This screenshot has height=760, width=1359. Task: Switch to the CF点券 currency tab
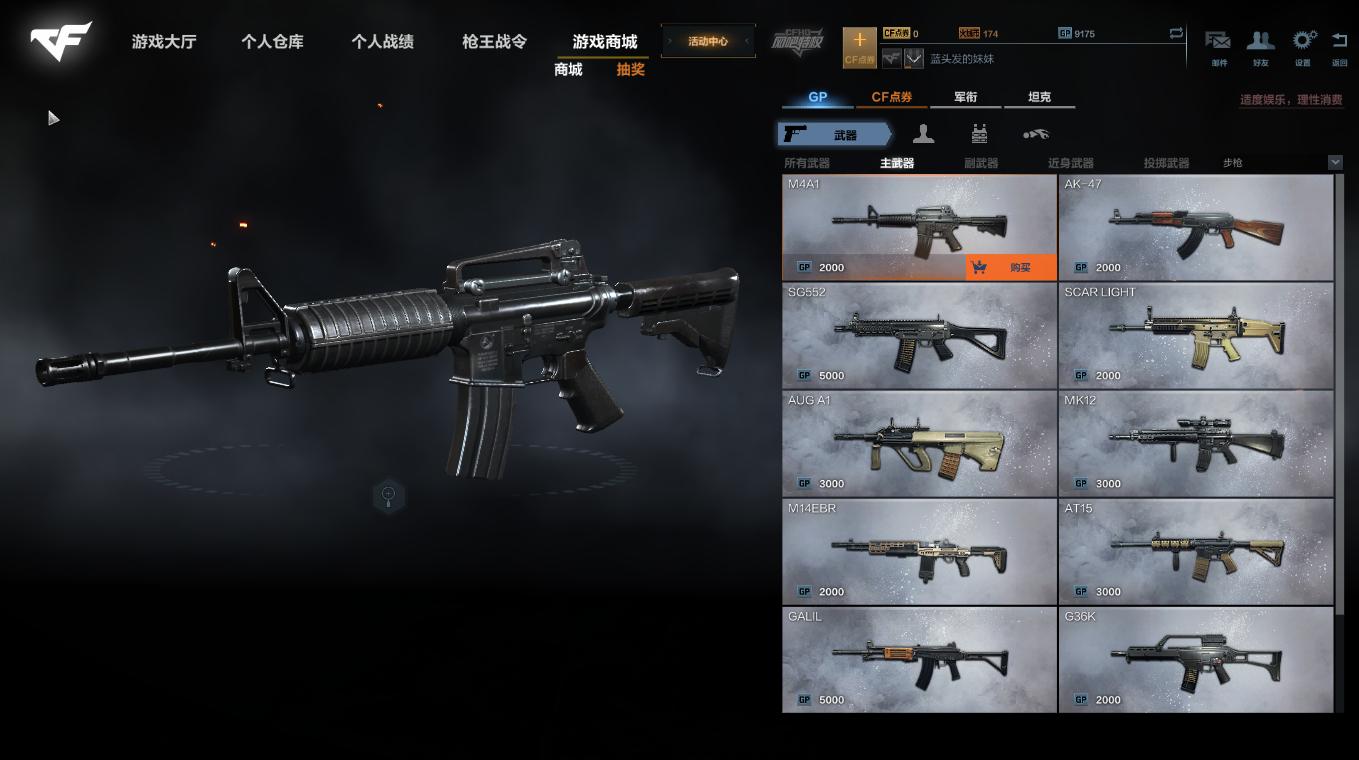tap(892, 97)
